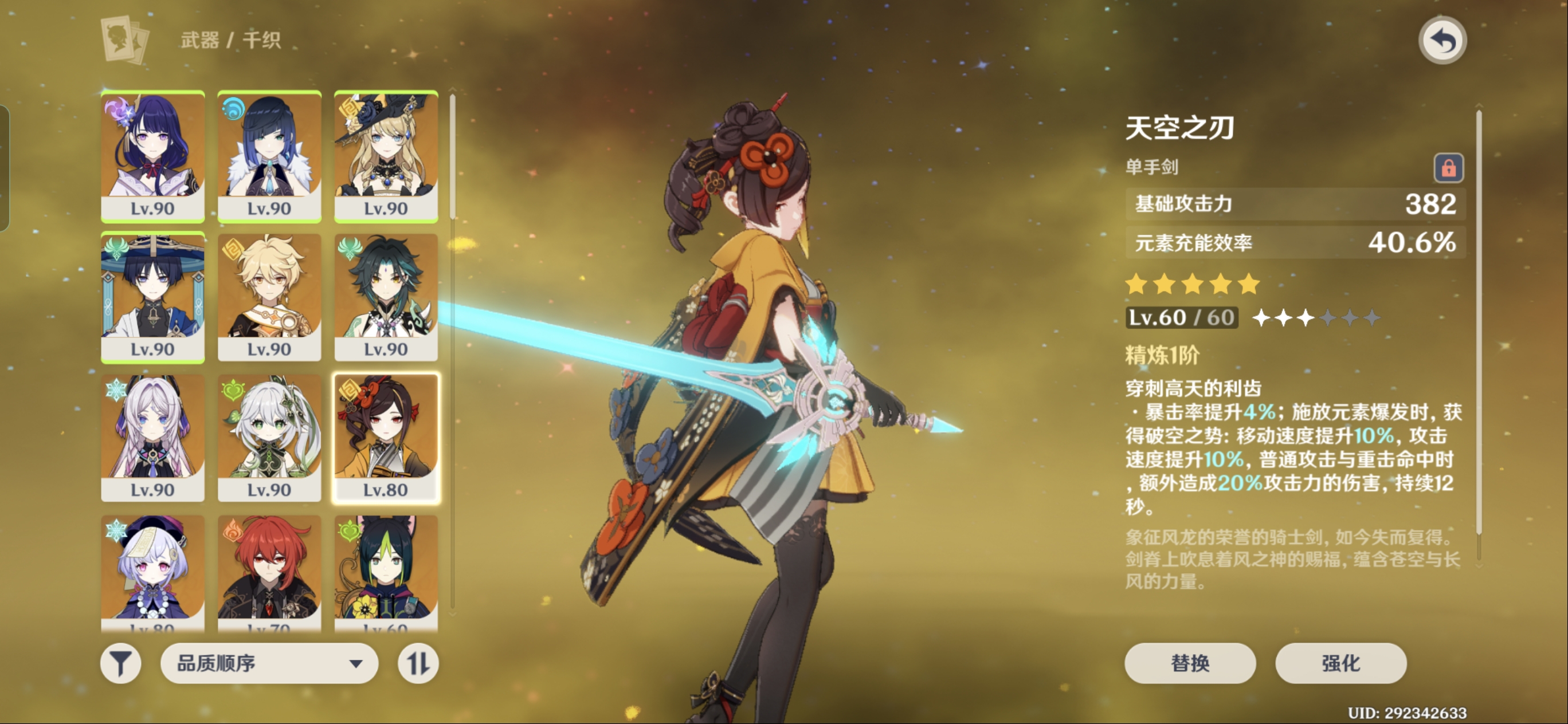Image resolution: width=1568 pixels, height=724 pixels.
Task: Choose Navia character portrait
Action: pyautogui.click(x=386, y=155)
